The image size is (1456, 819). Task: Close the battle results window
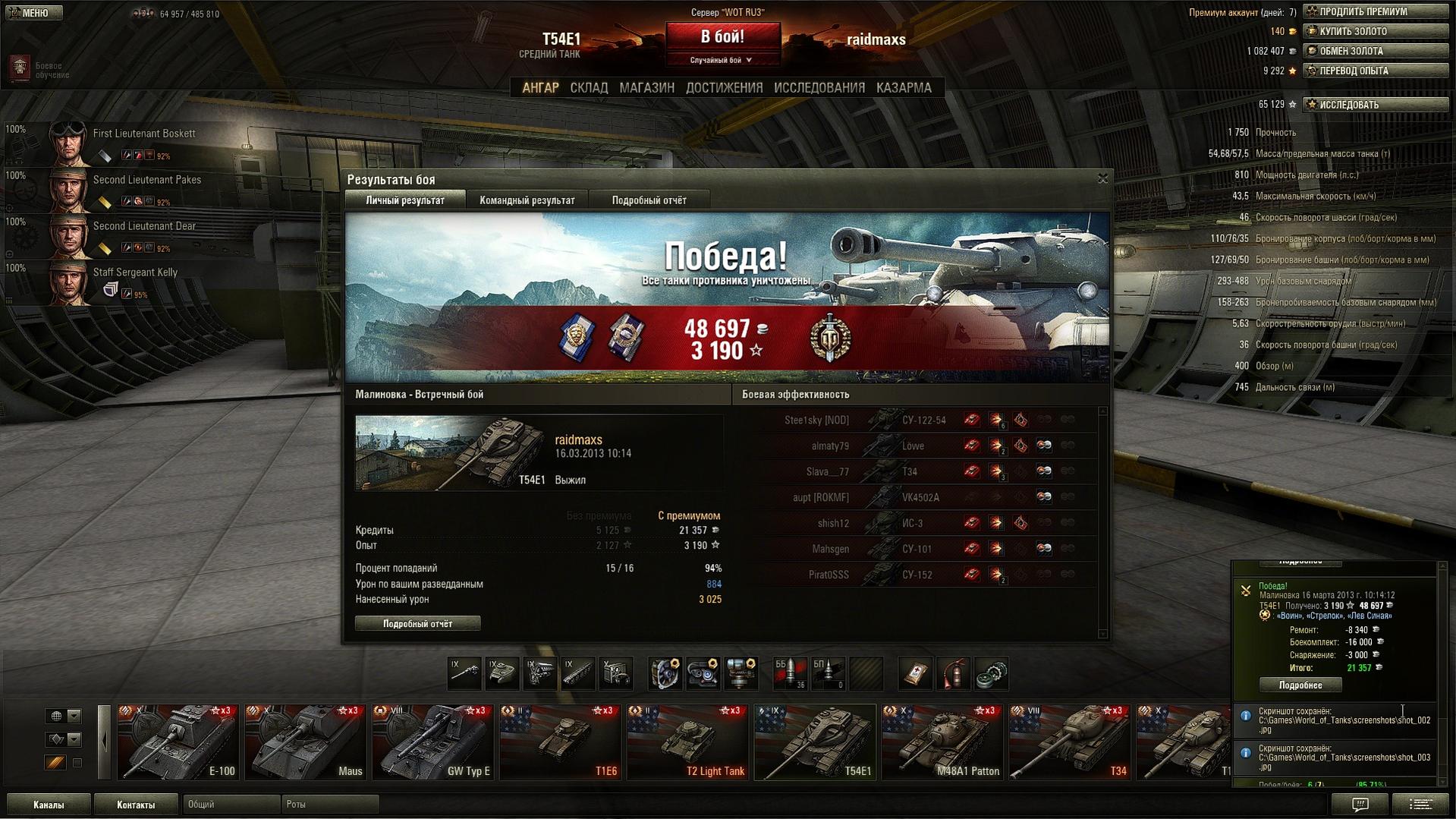pos(1102,178)
